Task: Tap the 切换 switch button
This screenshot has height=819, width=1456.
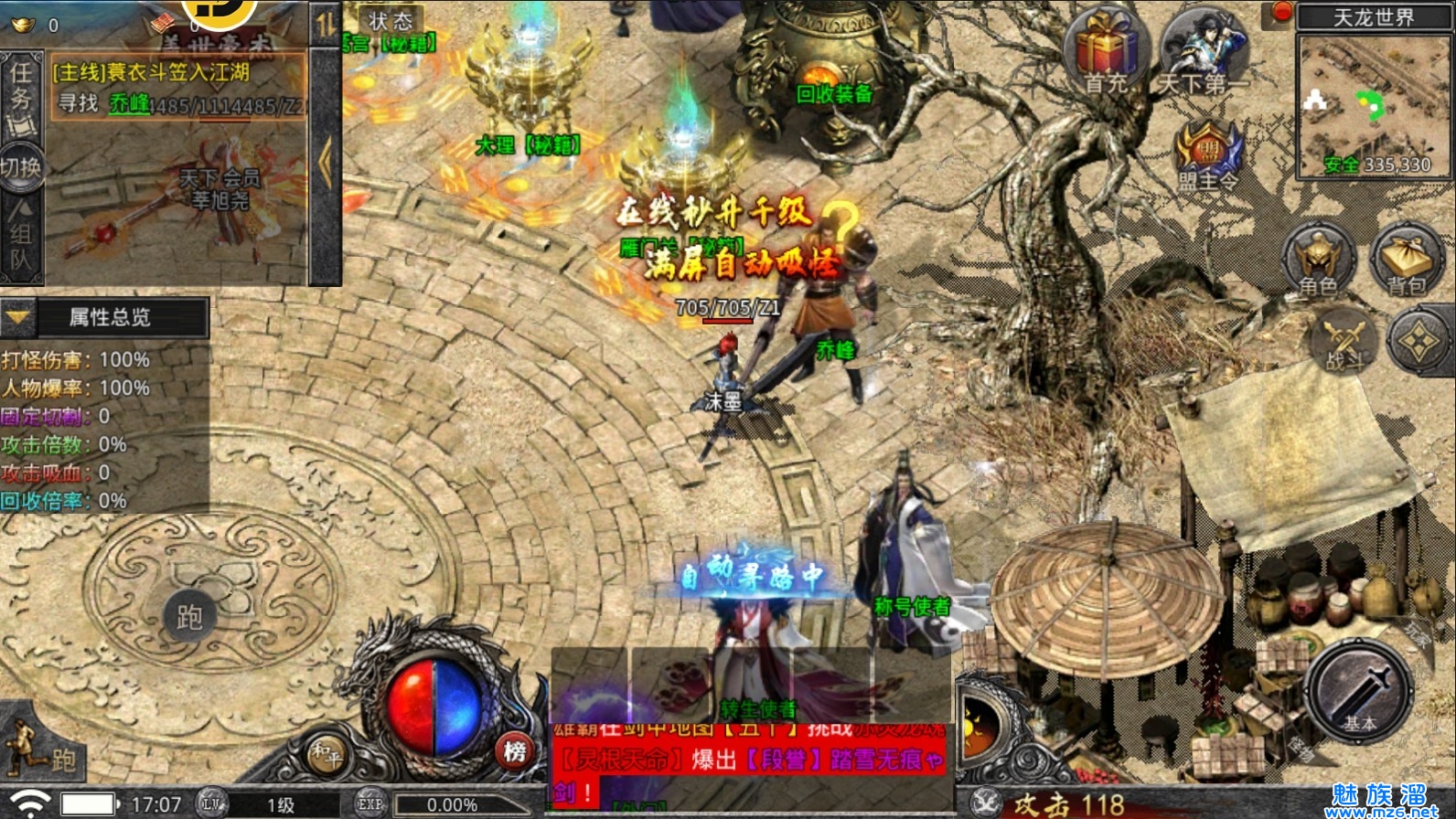Action: 20,167
